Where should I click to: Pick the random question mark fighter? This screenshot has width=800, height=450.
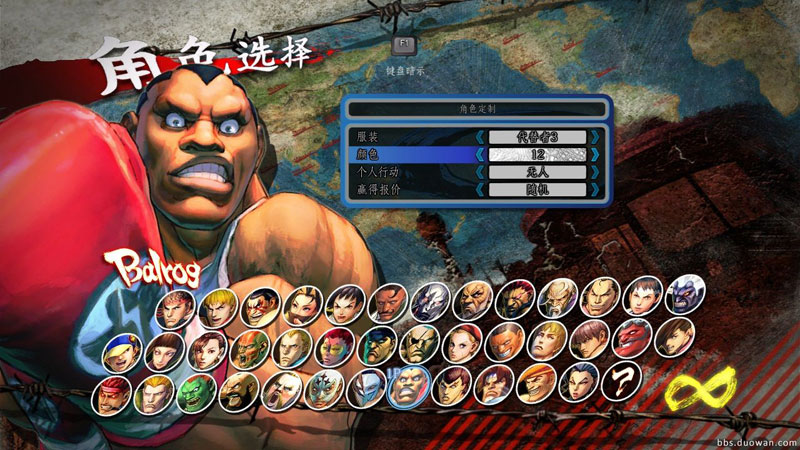pos(624,381)
